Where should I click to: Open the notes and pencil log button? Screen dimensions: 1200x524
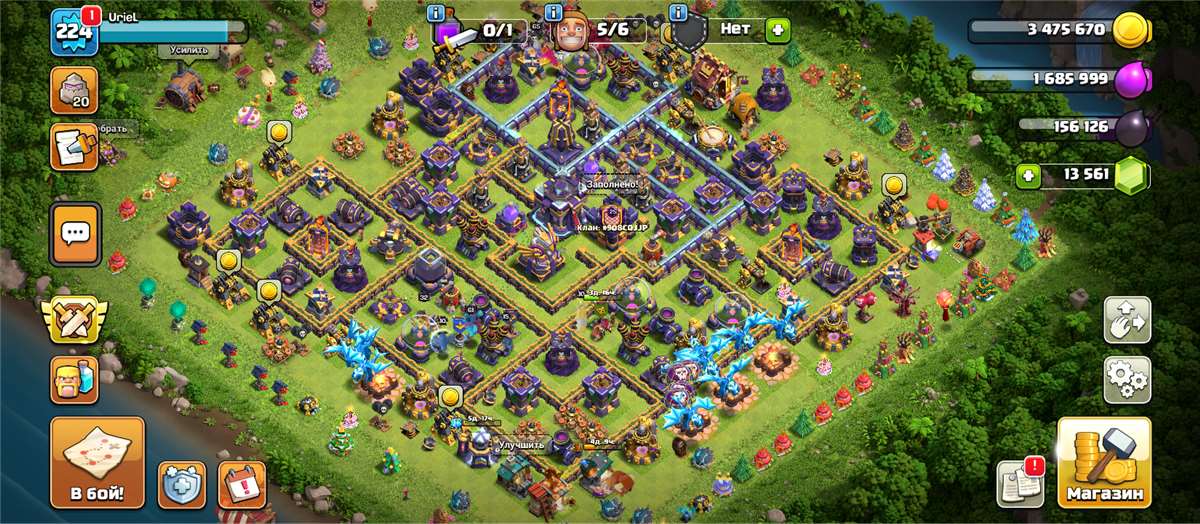click(x=75, y=146)
